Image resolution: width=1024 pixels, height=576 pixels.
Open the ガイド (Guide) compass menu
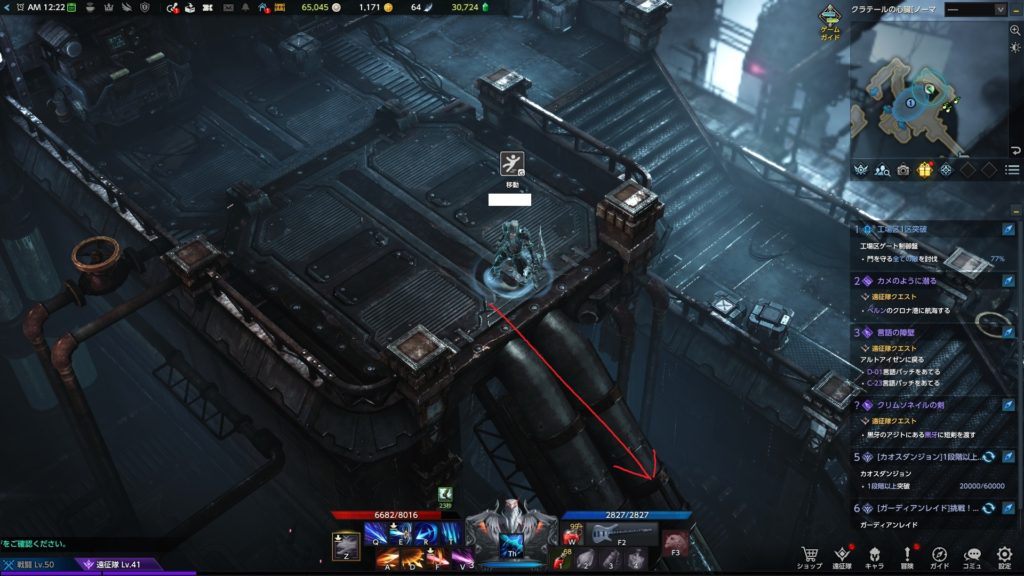click(940, 555)
